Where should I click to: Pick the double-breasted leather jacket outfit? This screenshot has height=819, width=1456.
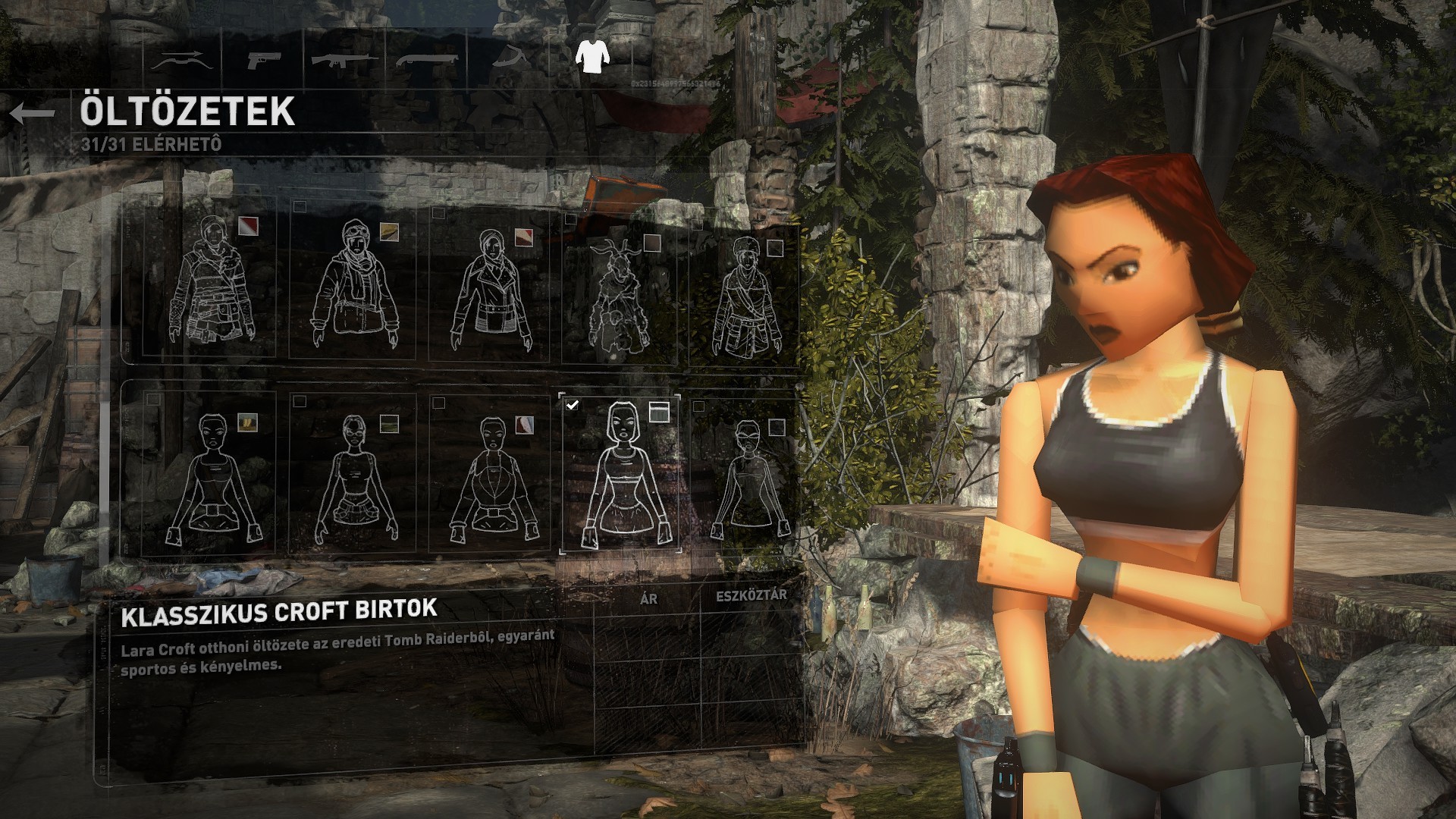pyautogui.click(x=490, y=288)
